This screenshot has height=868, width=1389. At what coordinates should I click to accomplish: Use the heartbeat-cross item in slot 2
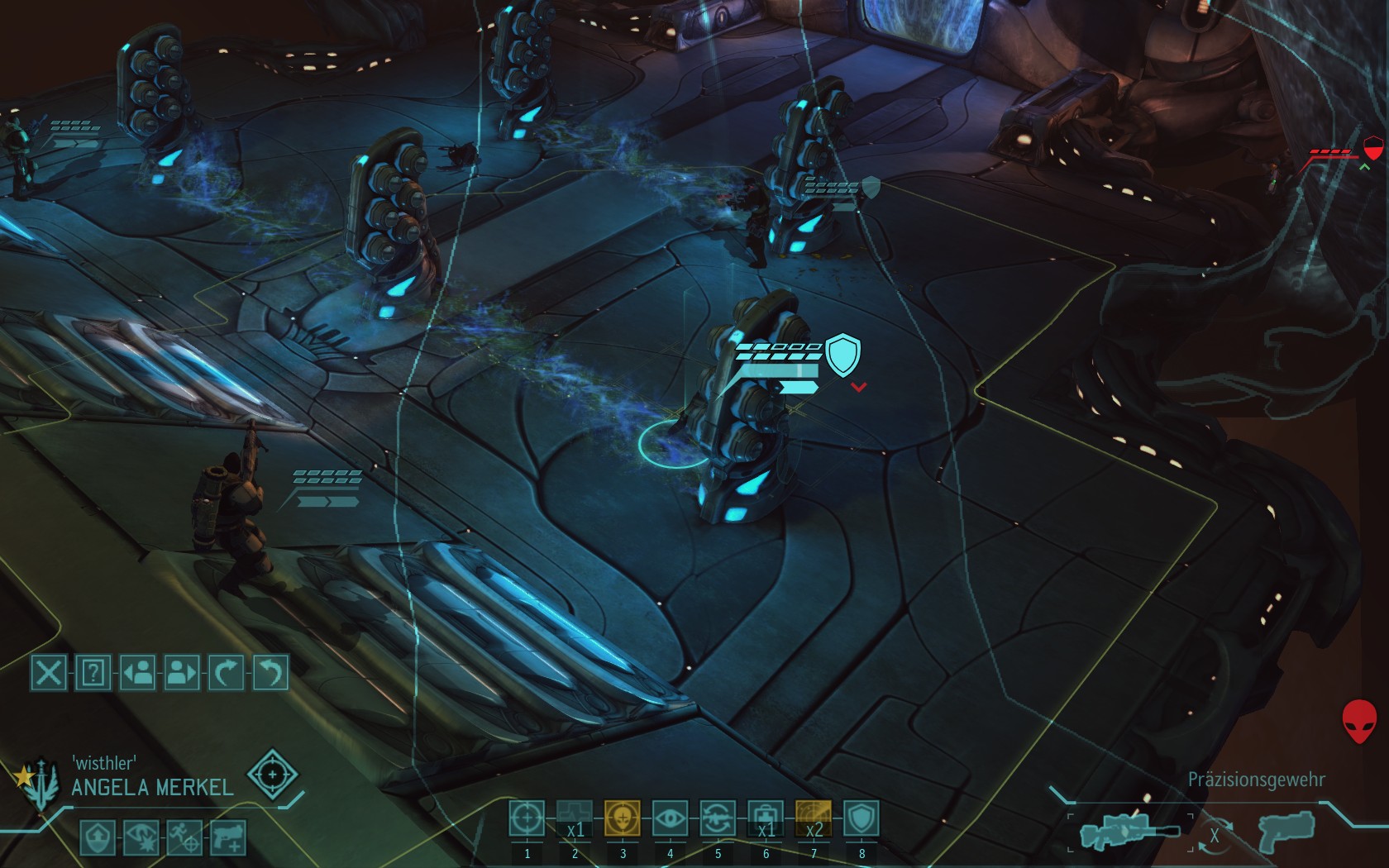point(575,819)
